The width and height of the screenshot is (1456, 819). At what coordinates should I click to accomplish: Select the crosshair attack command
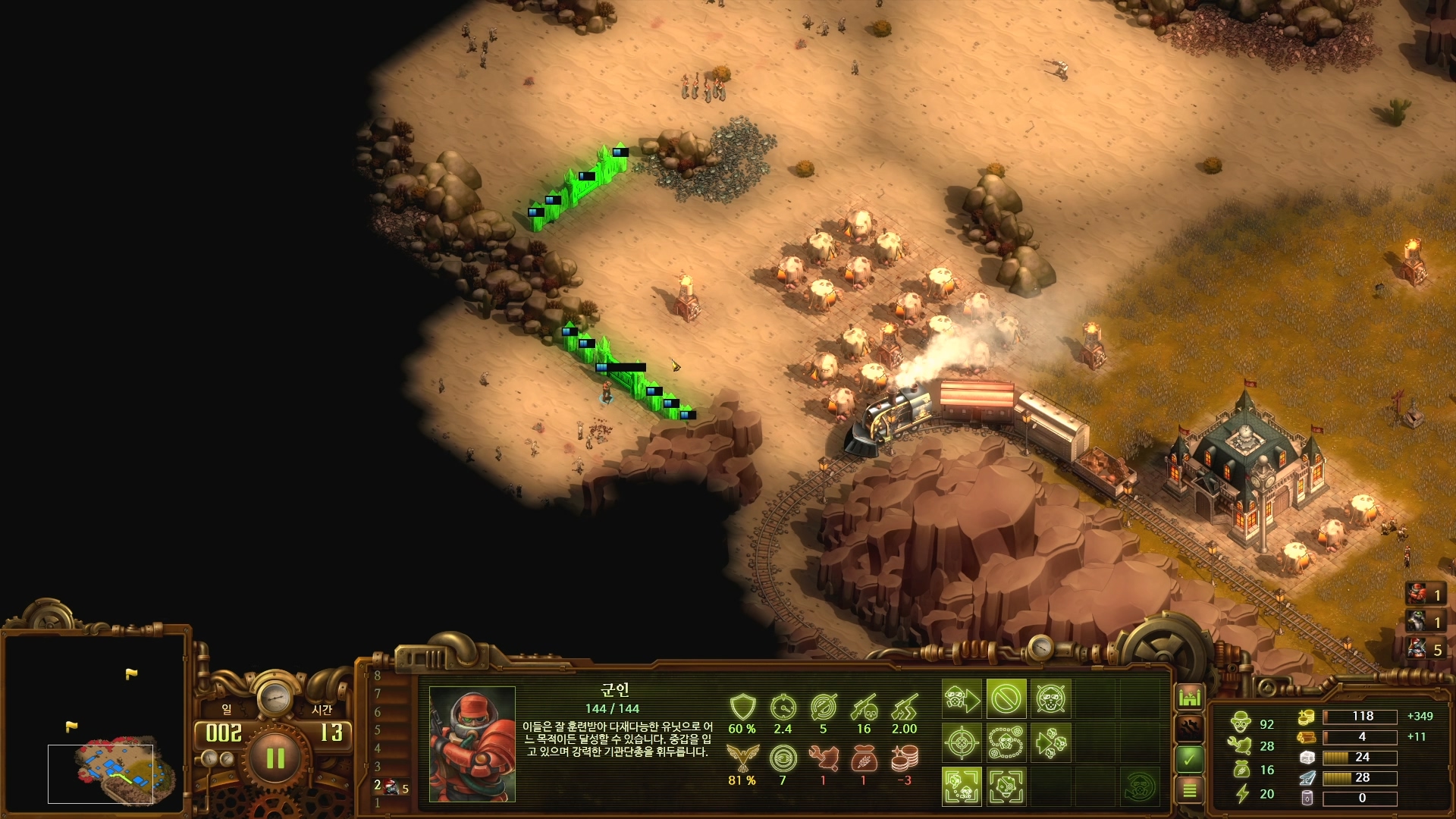pos(962,742)
